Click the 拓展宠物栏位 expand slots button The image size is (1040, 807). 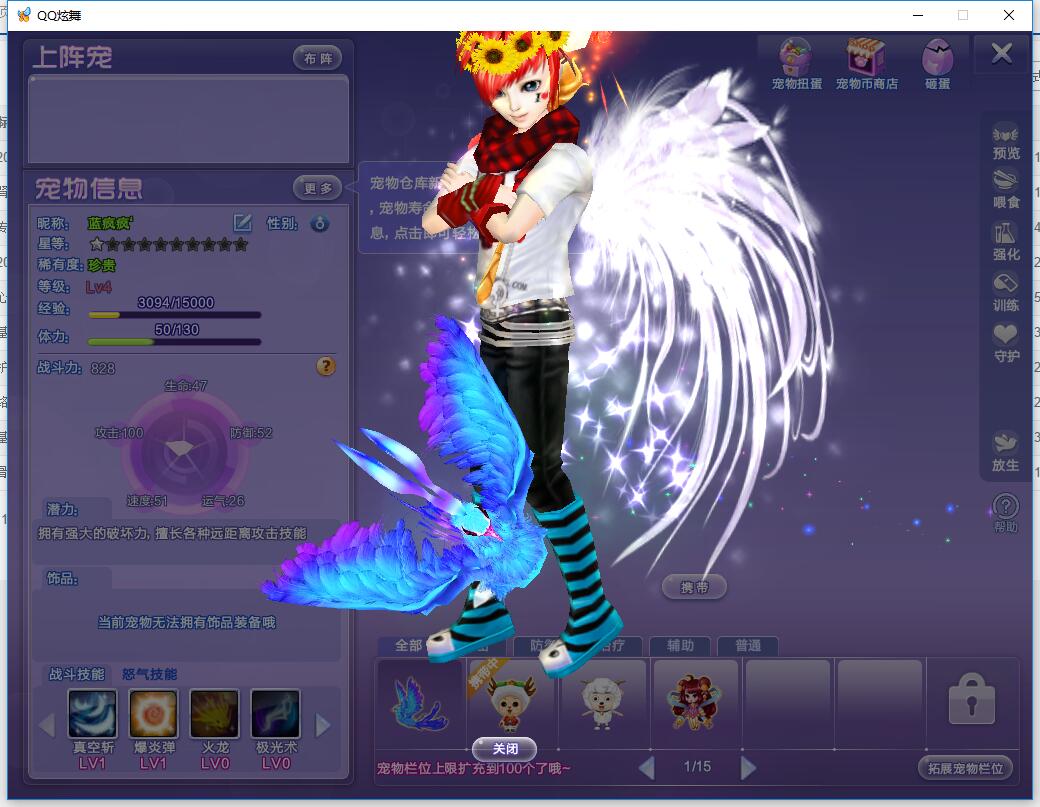click(965, 768)
